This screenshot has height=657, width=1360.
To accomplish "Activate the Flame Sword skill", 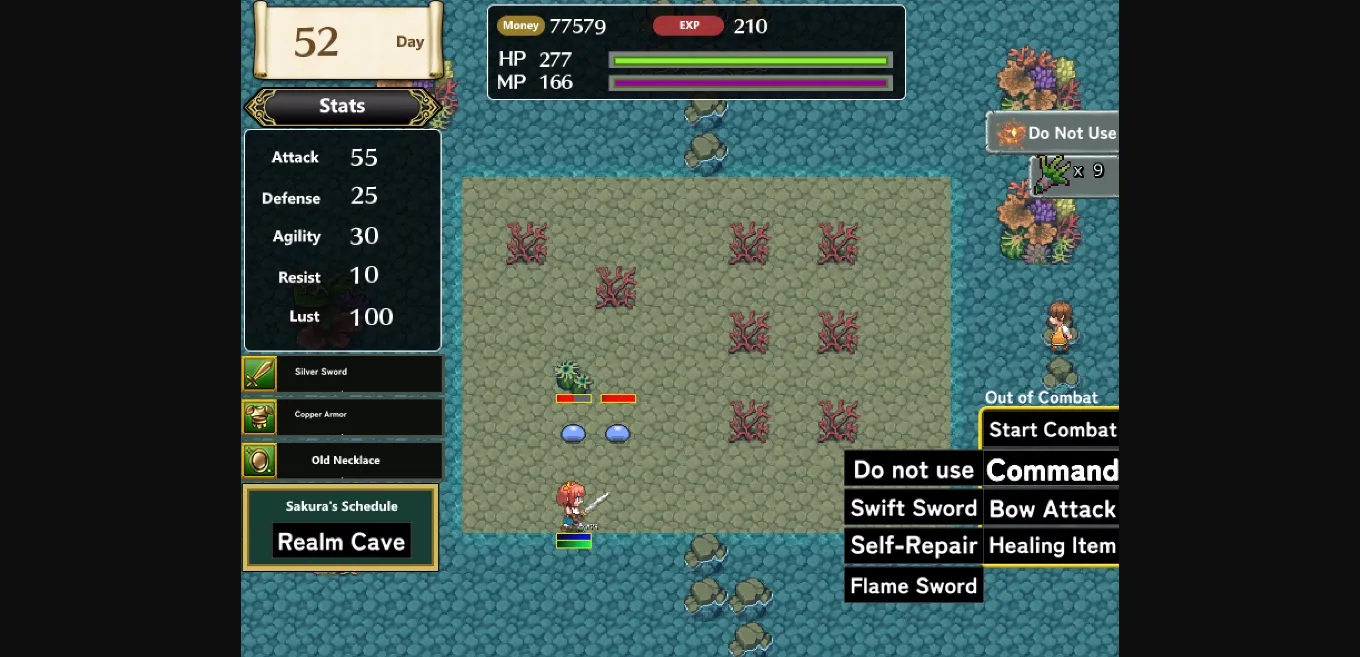I will point(913,586).
